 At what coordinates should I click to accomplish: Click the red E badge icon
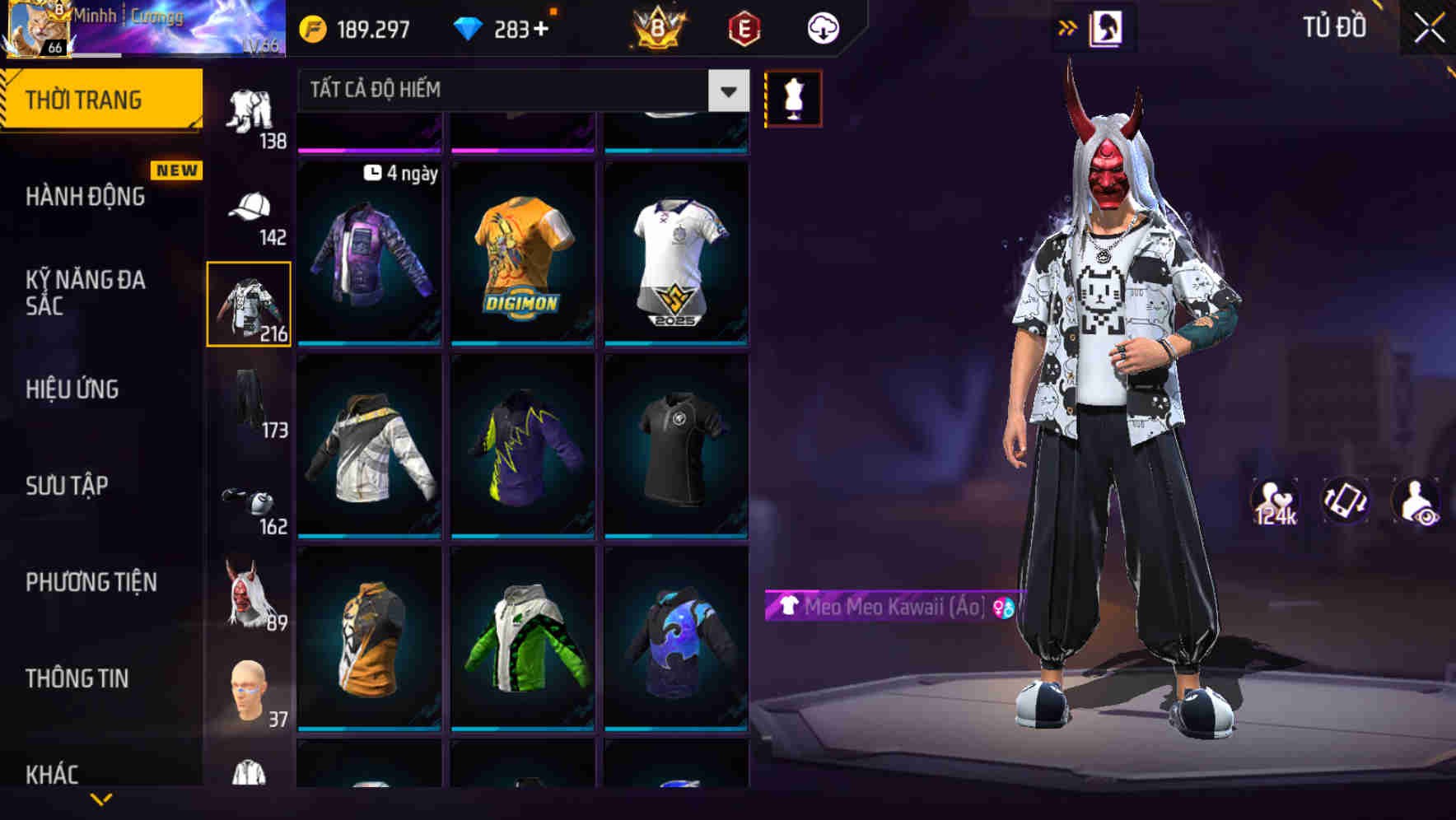click(x=743, y=27)
